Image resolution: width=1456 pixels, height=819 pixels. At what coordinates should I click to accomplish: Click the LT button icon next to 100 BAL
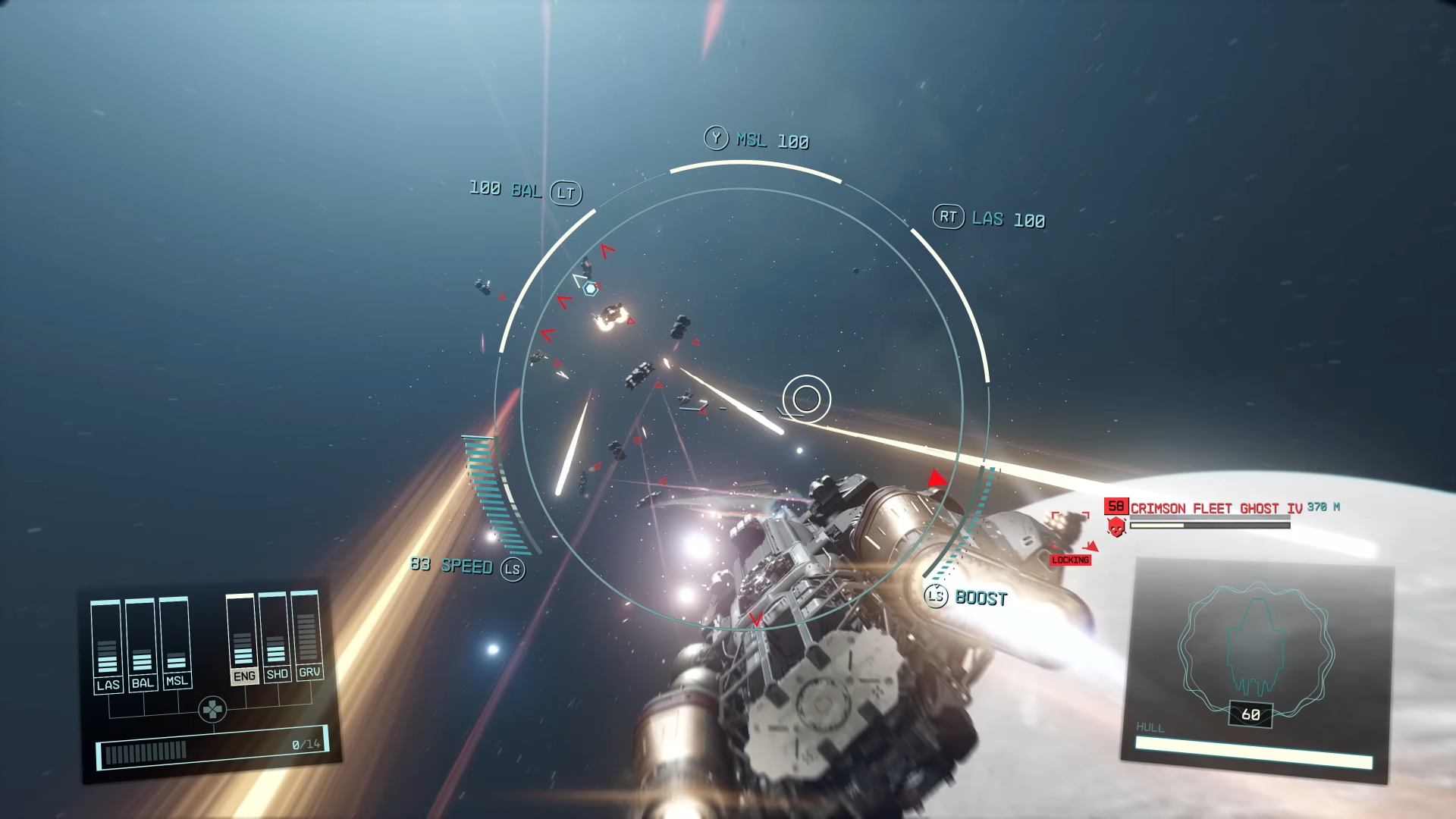[x=567, y=192]
